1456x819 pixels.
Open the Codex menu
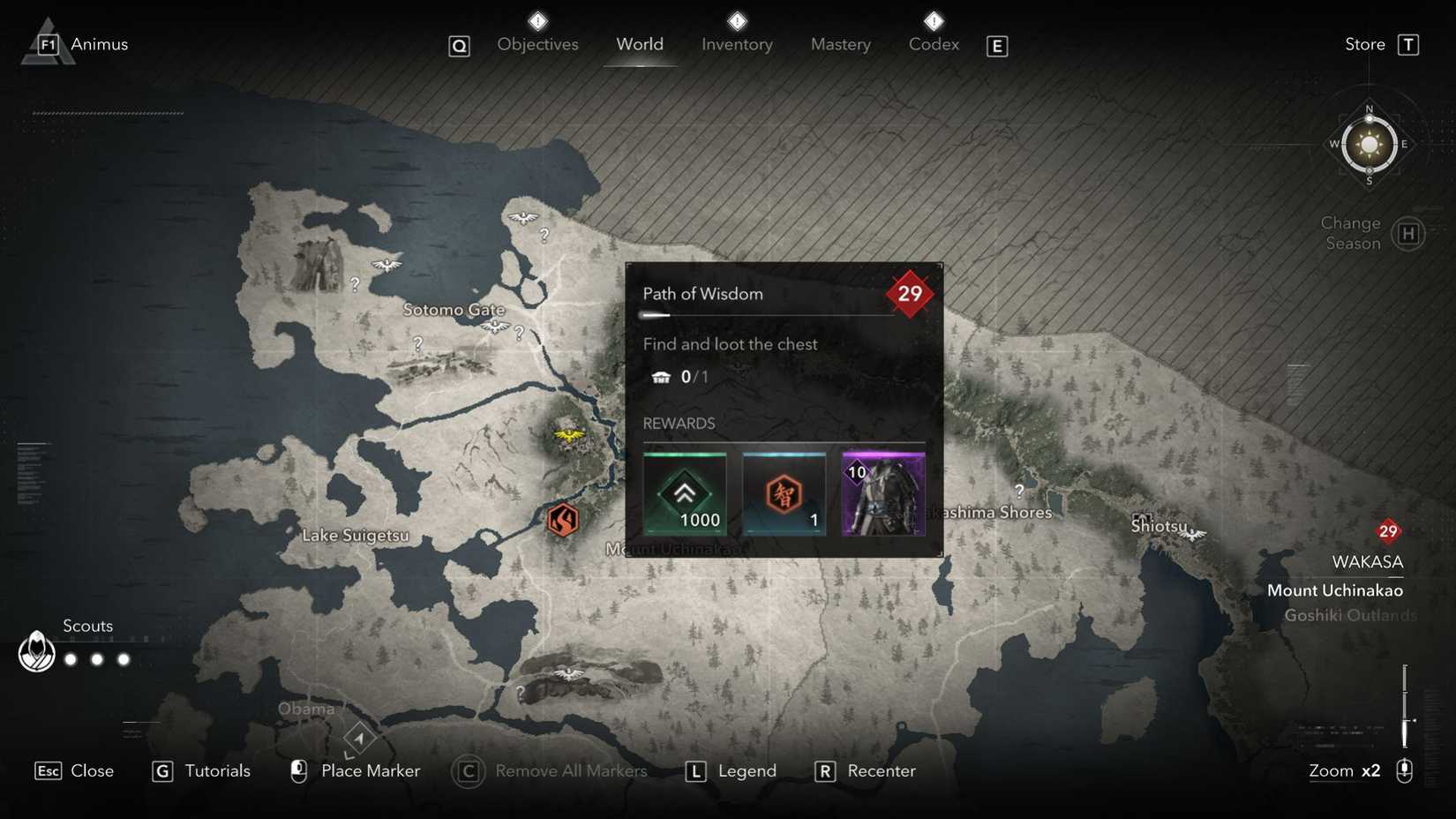coord(933,44)
